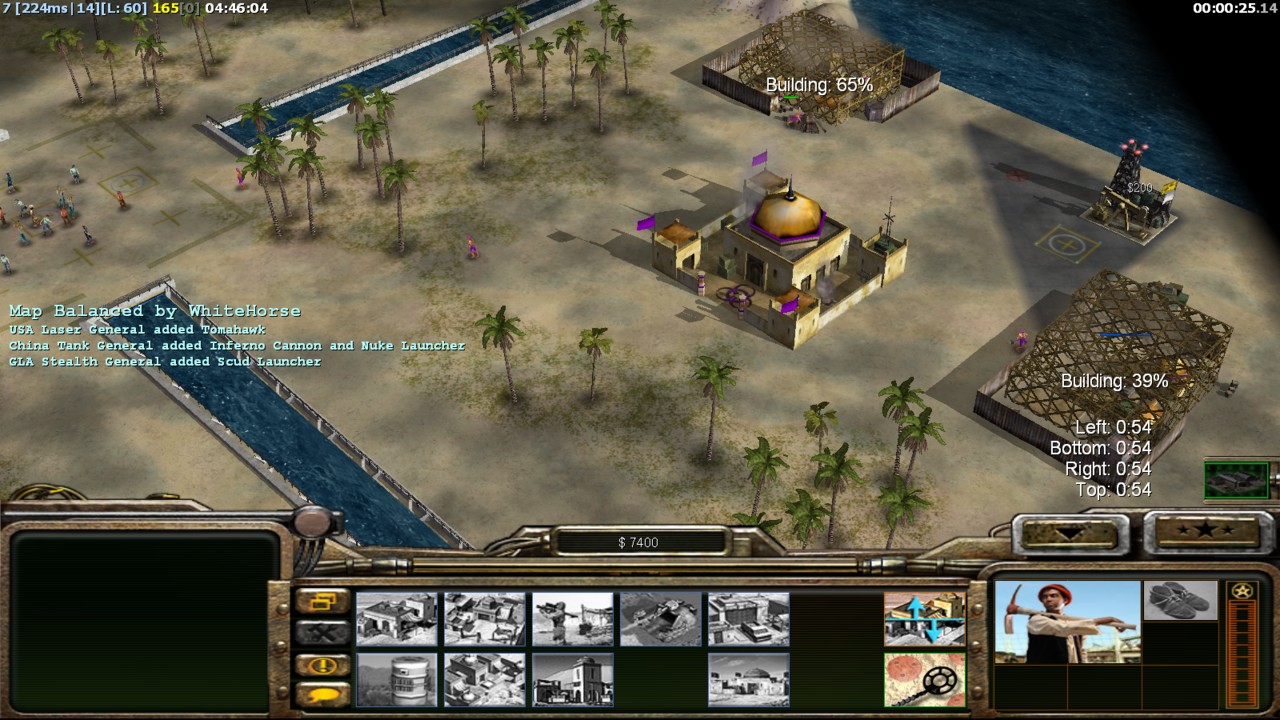Open the General's three-star promotions menu

click(1202, 531)
